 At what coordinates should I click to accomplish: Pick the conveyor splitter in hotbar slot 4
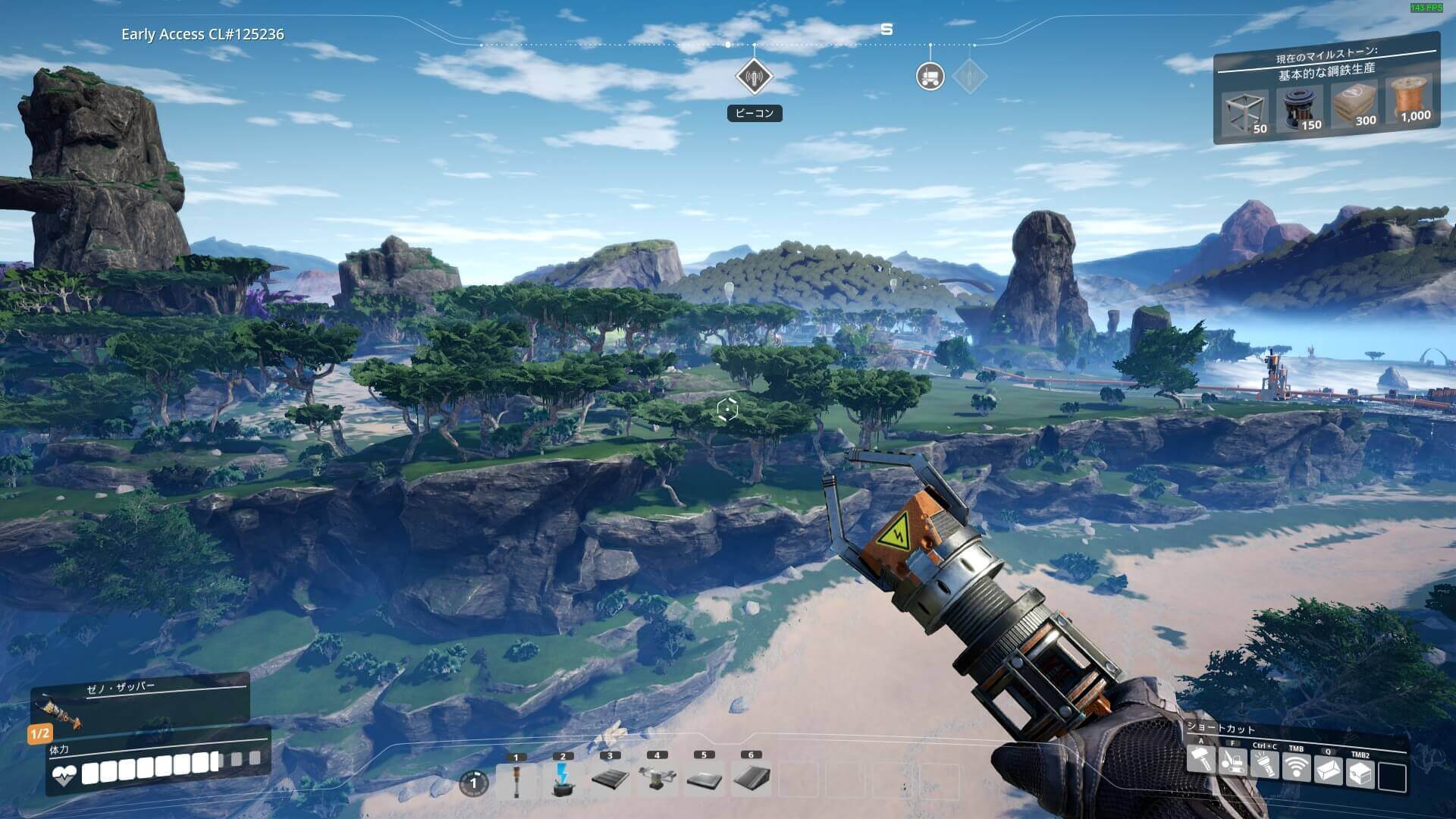click(x=657, y=780)
